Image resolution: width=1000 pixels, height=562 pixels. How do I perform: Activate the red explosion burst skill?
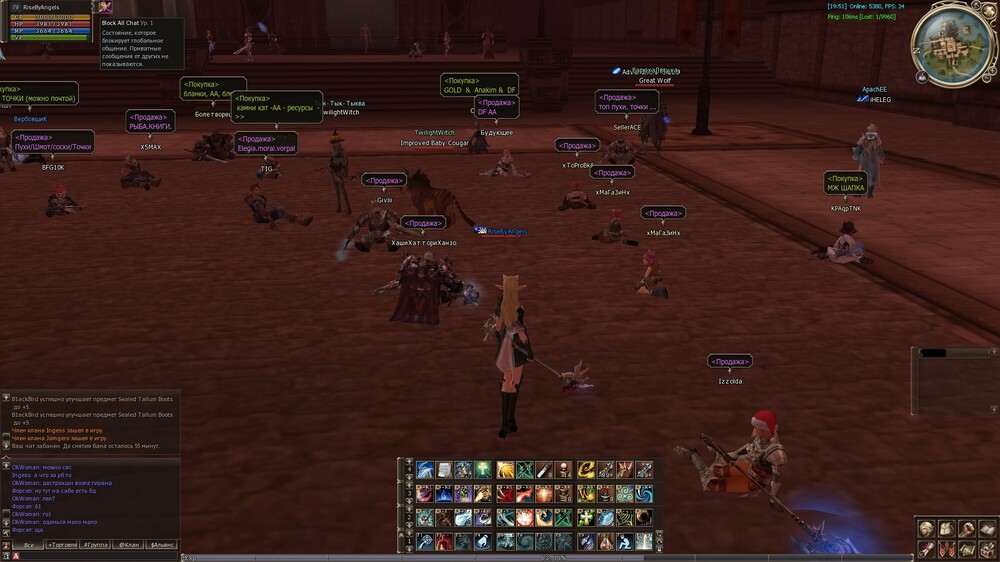[x=525, y=517]
